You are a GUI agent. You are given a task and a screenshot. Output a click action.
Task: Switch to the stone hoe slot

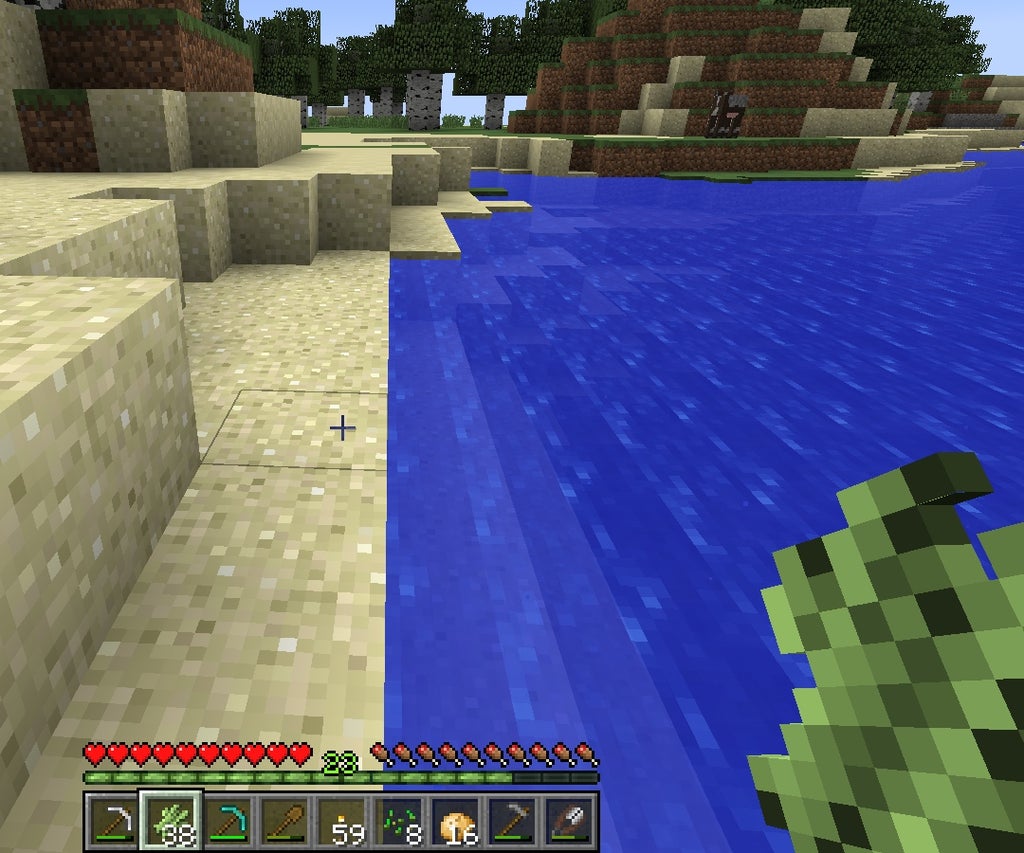[514, 820]
